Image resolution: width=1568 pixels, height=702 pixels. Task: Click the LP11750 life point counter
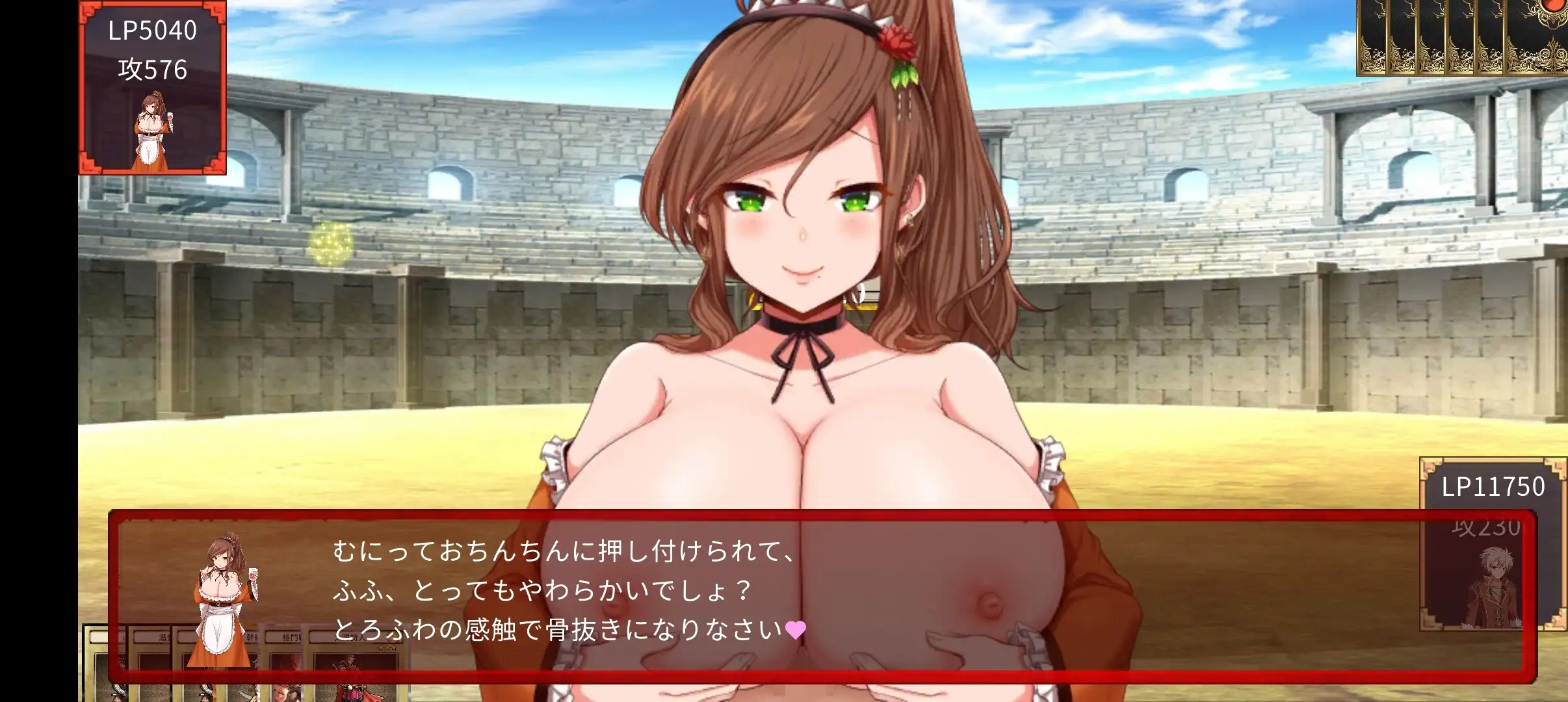click(x=1492, y=486)
